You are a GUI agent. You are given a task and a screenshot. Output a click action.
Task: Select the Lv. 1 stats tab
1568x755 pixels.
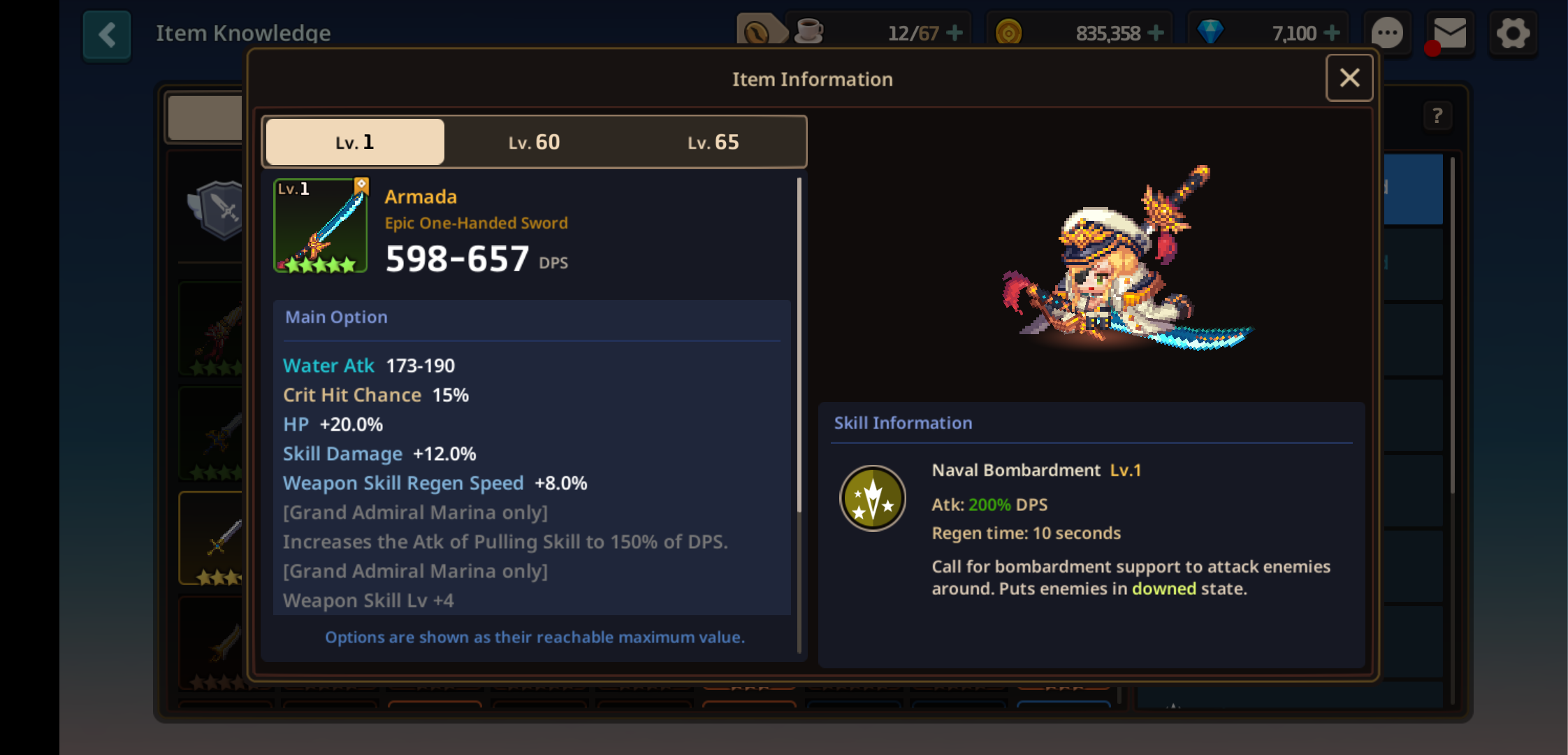pos(354,141)
